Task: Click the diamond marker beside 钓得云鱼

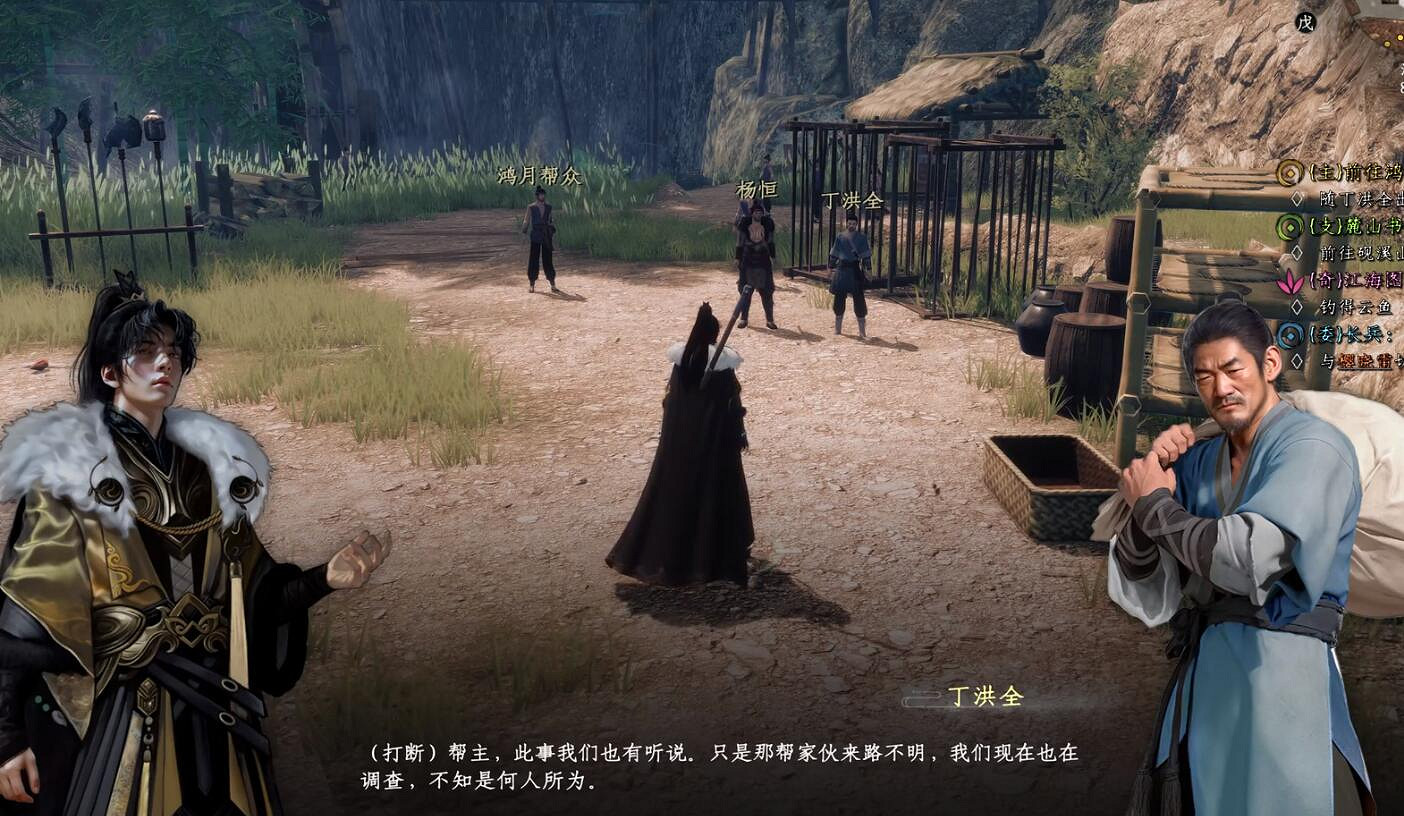Action: click(1298, 306)
